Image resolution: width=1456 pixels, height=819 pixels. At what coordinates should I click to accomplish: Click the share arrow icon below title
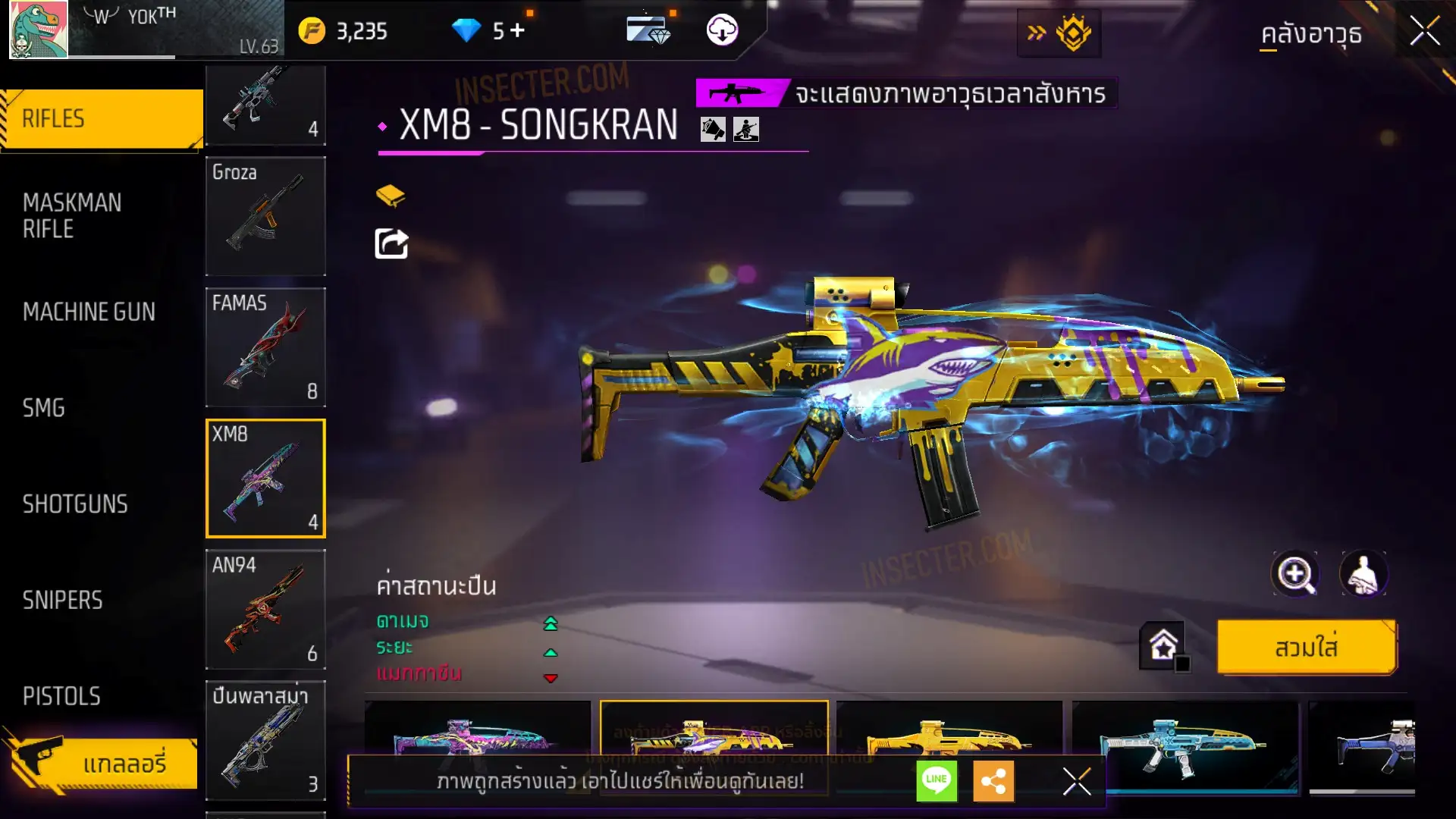coord(391,244)
